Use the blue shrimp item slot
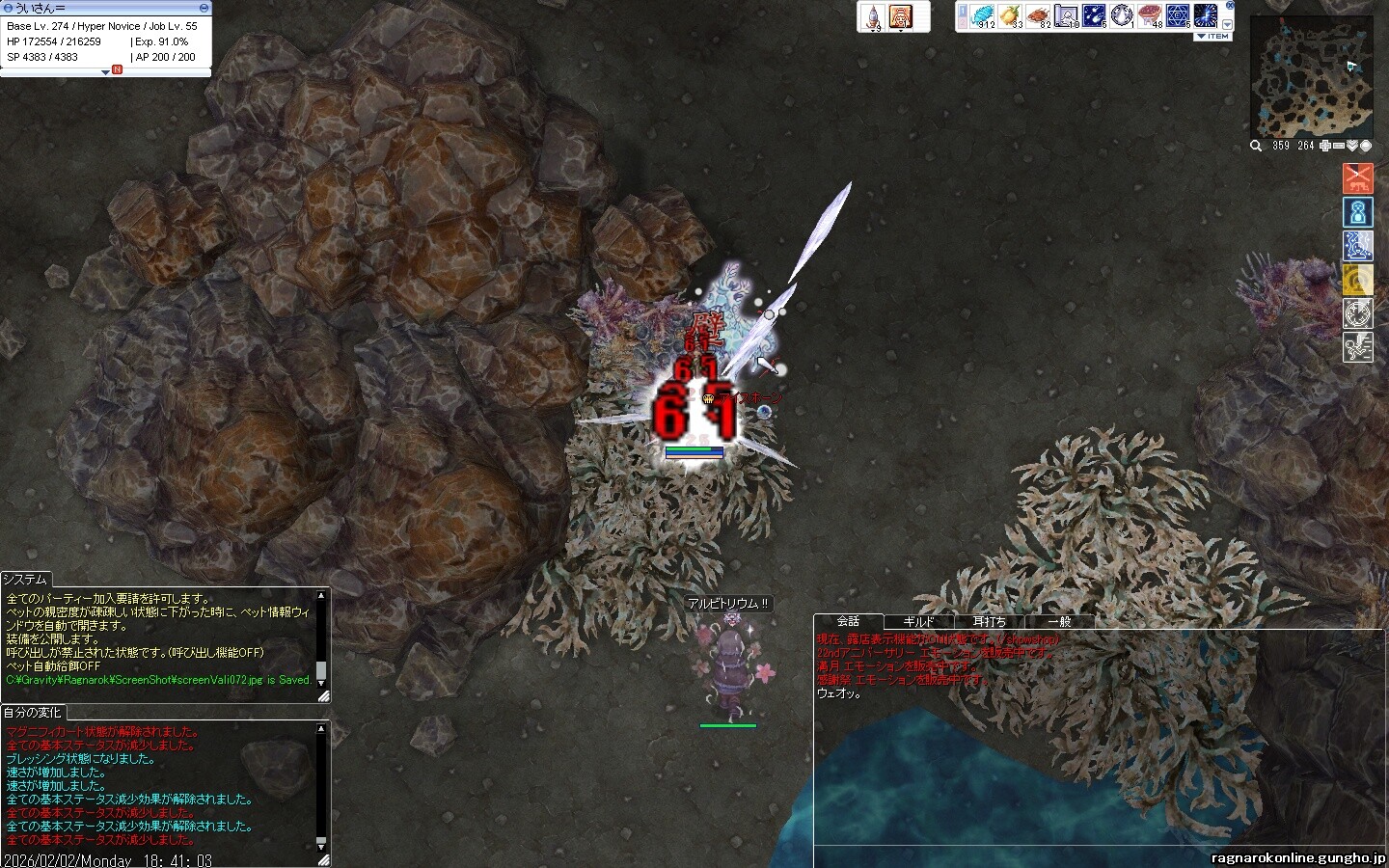The image size is (1389, 868). point(983,15)
